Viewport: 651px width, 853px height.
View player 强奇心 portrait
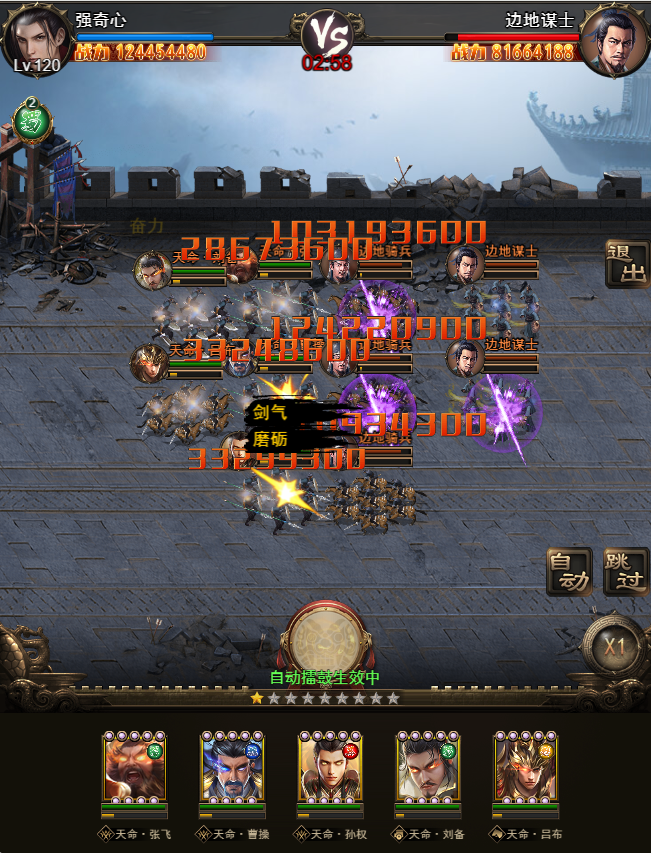pos(36,38)
